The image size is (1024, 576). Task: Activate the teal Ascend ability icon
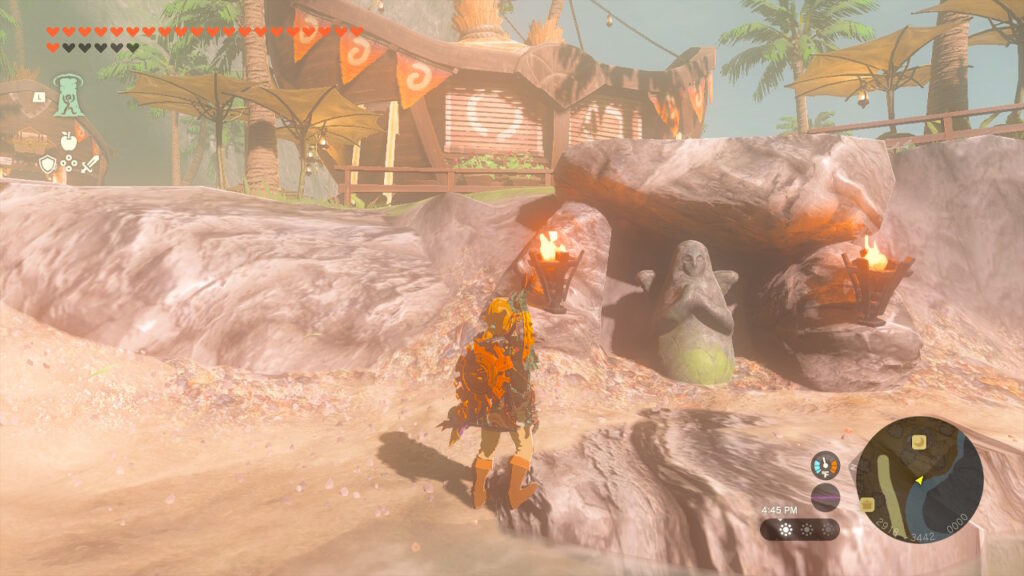point(67,96)
